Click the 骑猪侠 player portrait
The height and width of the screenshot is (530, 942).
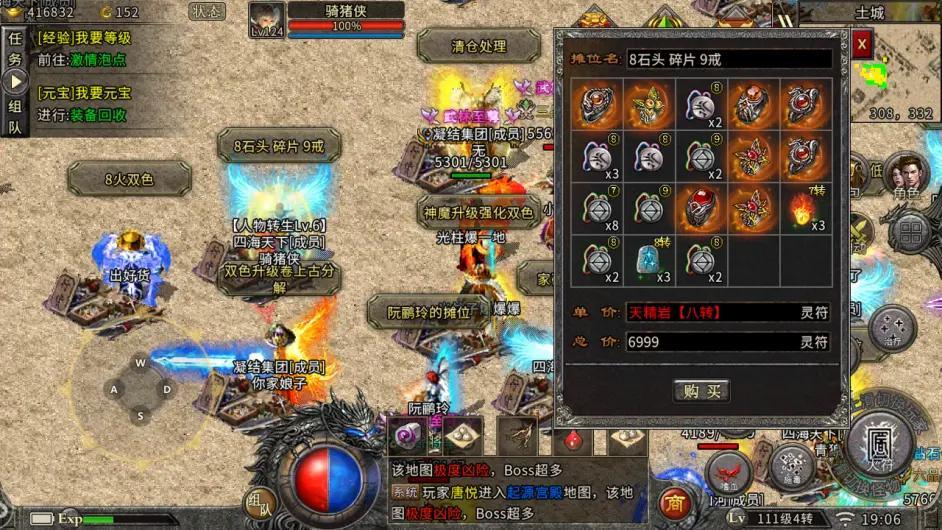(266, 19)
